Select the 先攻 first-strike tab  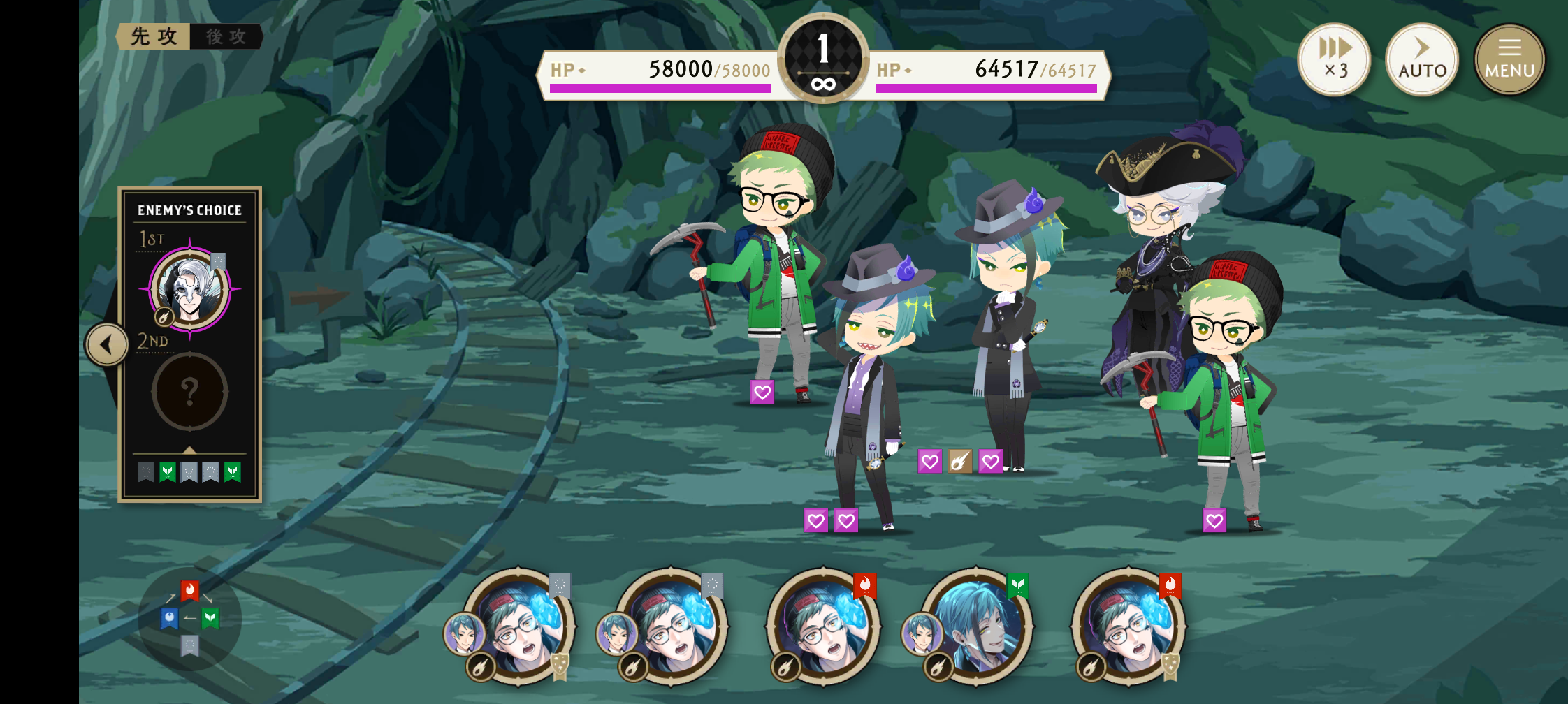click(154, 36)
